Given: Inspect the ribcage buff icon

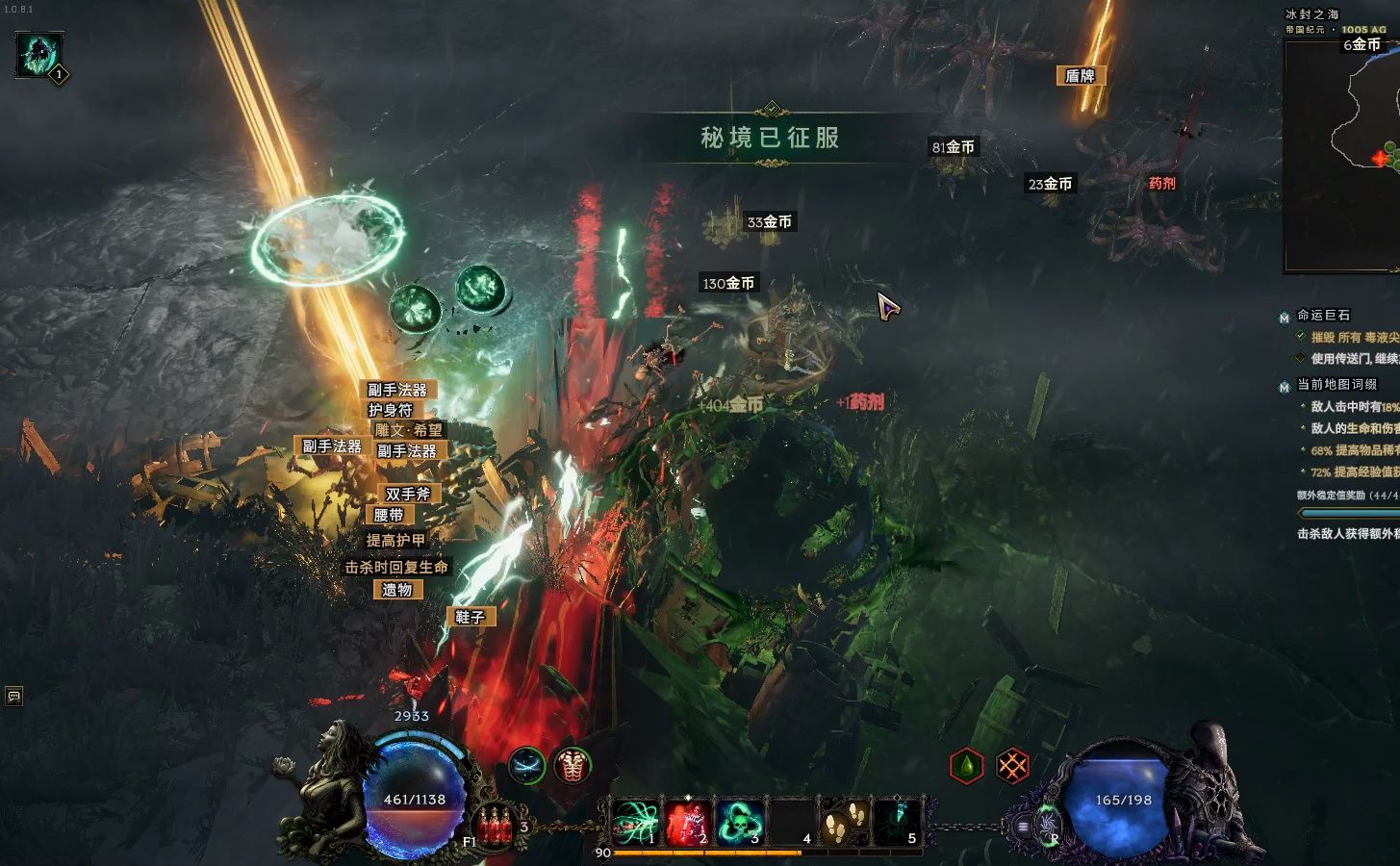Looking at the screenshot, I should click(573, 766).
